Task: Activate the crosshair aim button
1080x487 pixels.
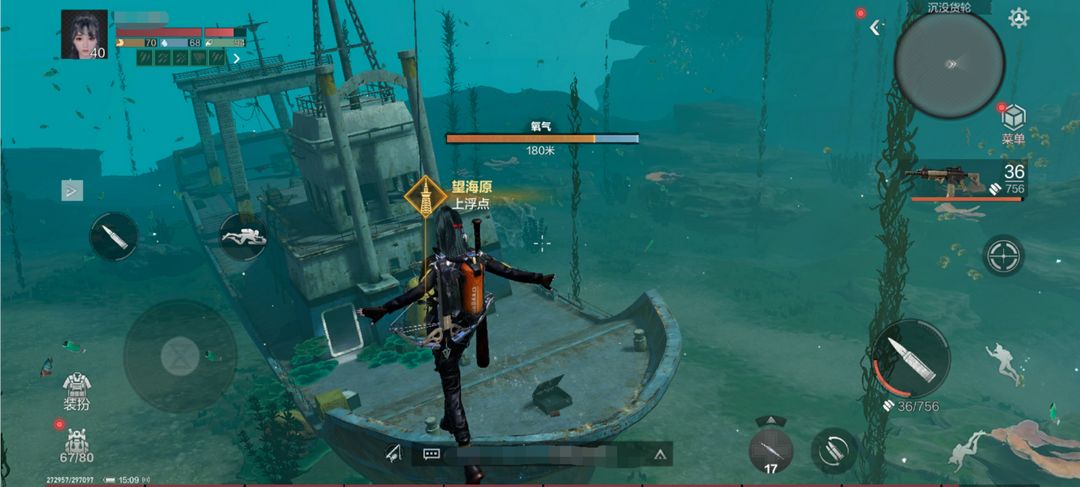Action: (1002, 255)
